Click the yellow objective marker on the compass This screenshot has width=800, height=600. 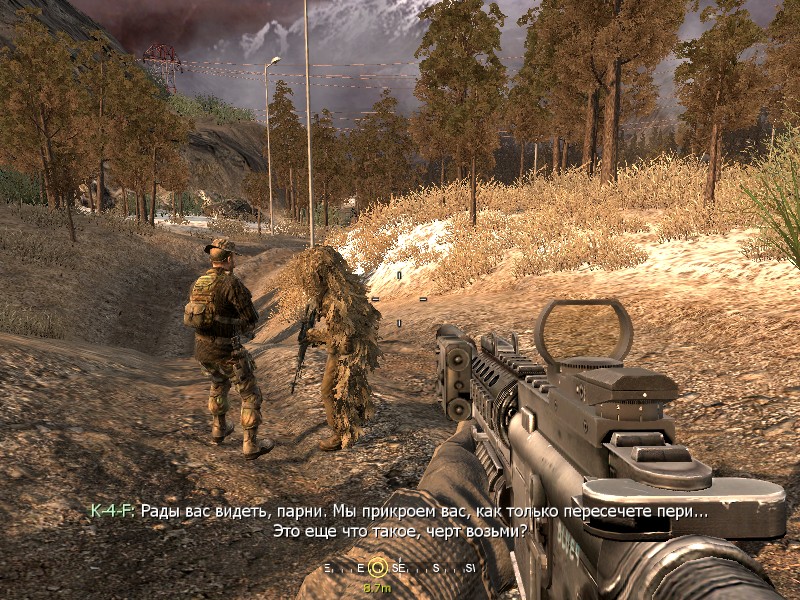[377, 567]
